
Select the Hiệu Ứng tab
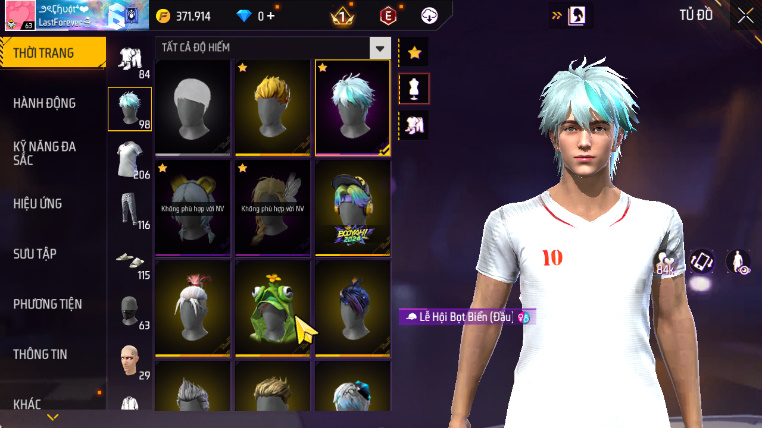[38, 203]
